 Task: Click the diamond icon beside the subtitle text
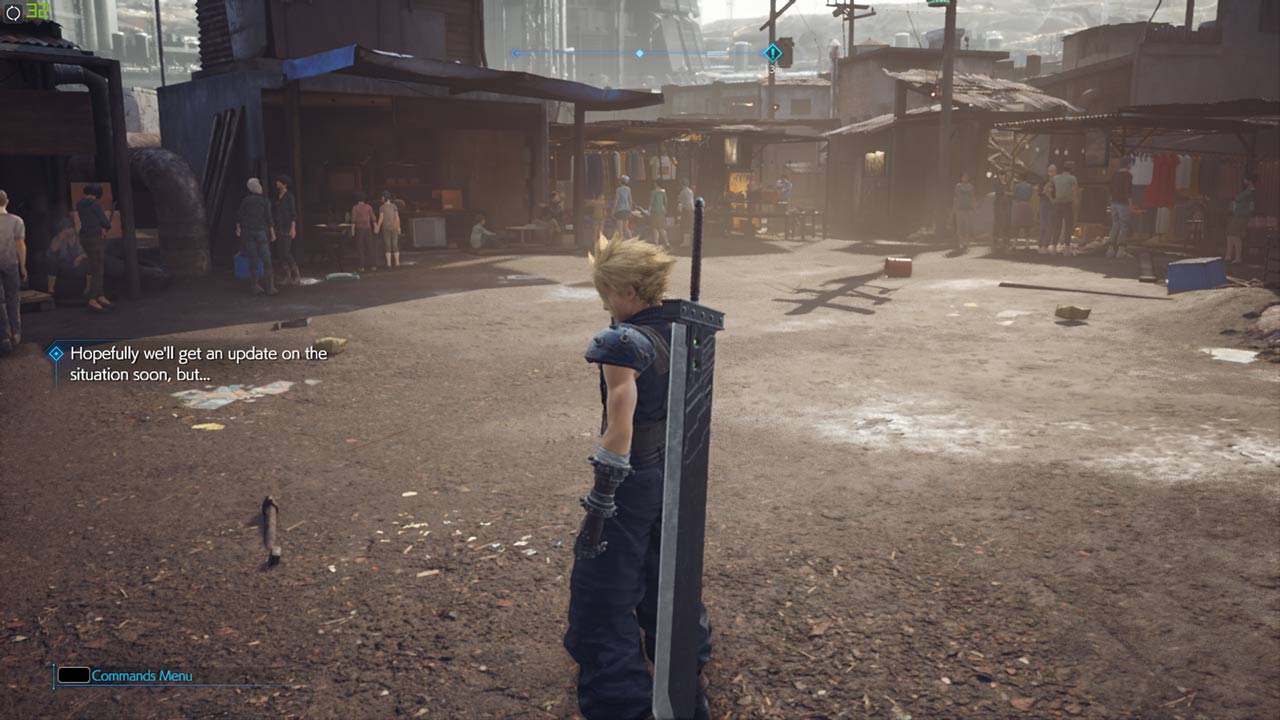55,352
